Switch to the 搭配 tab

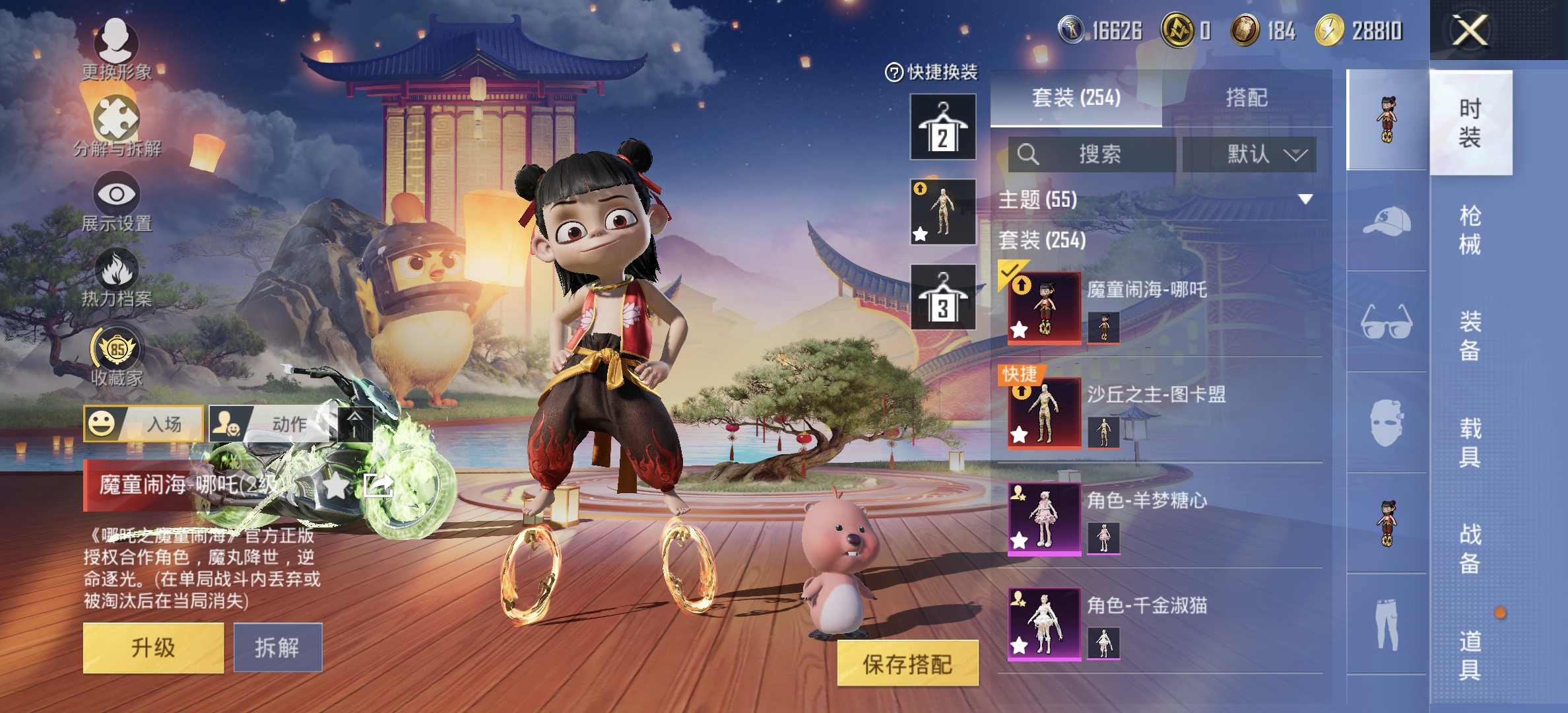1247,98
